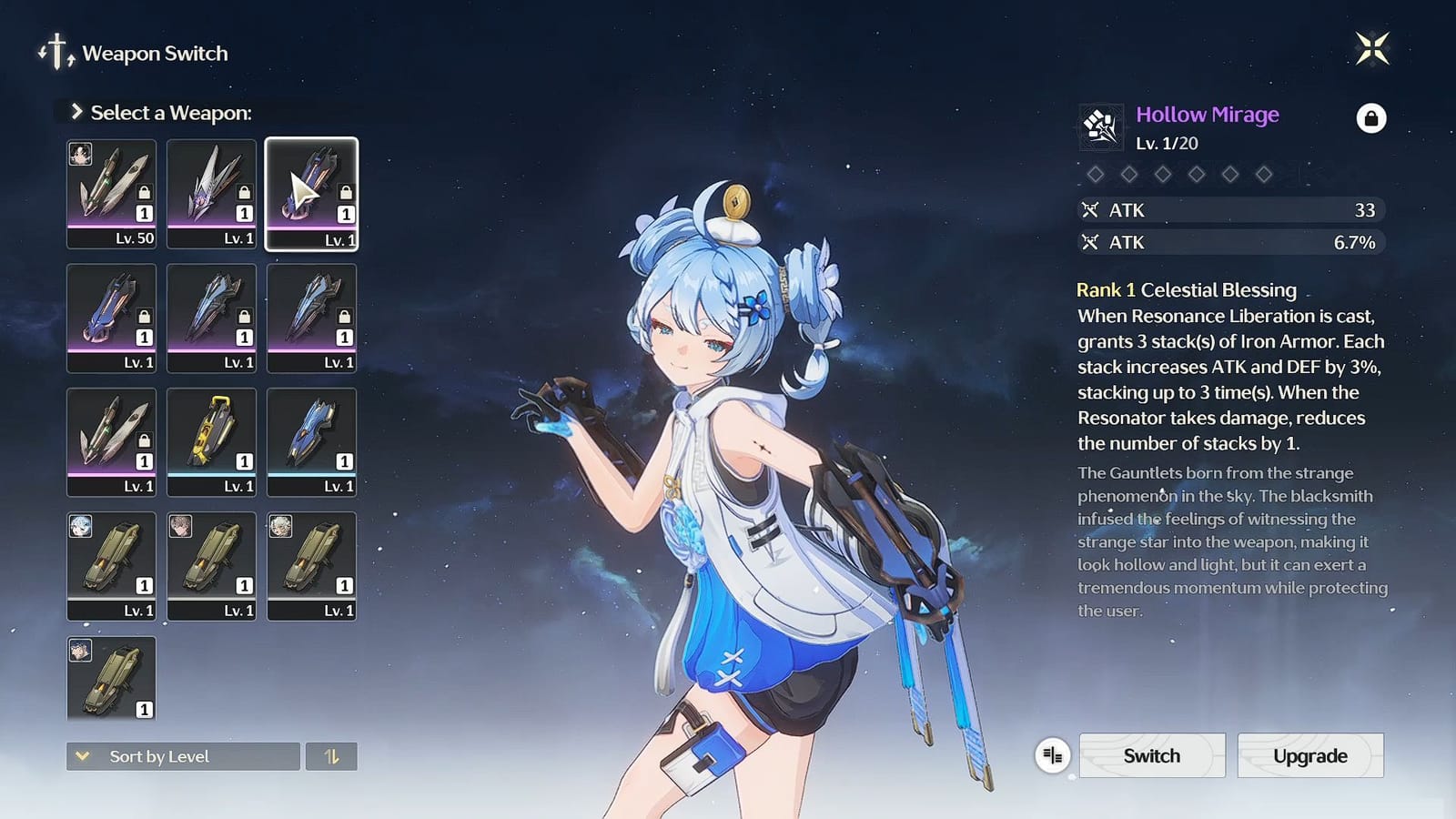Toggle the sort direction next to Sort by Level
The image size is (1456, 819).
point(331,756)
